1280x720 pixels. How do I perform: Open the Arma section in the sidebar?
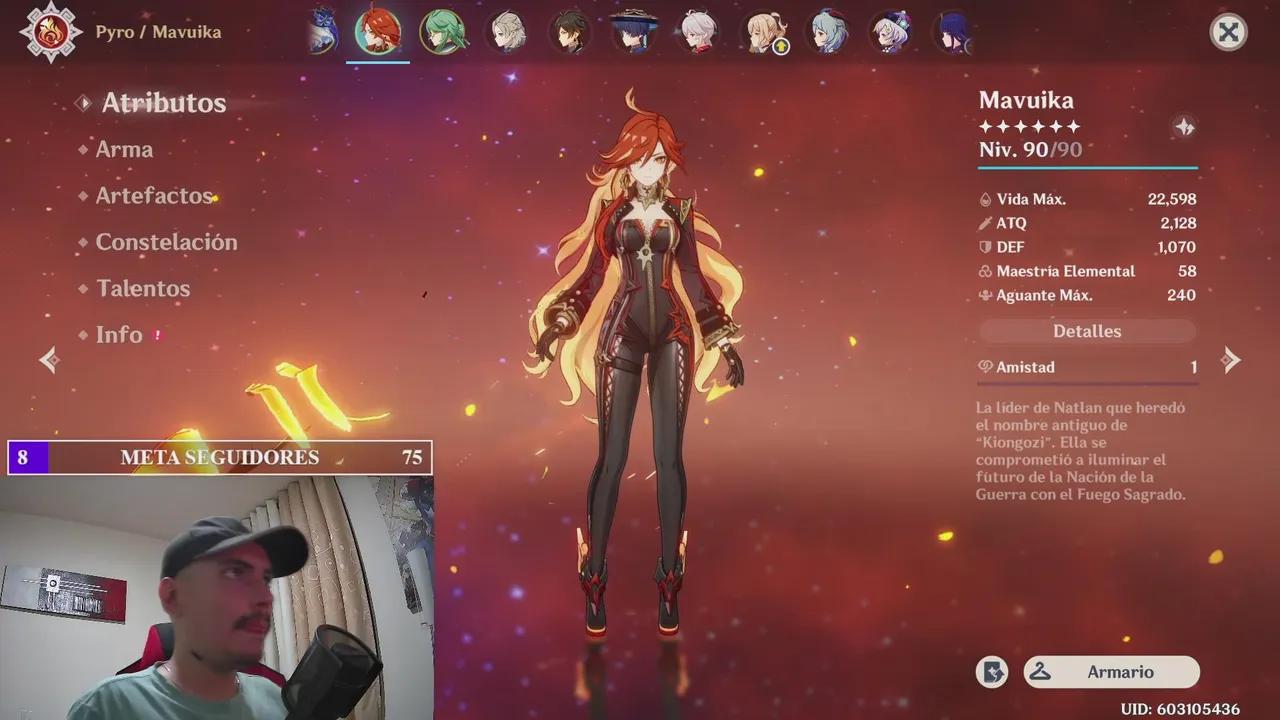pos(124,149)
